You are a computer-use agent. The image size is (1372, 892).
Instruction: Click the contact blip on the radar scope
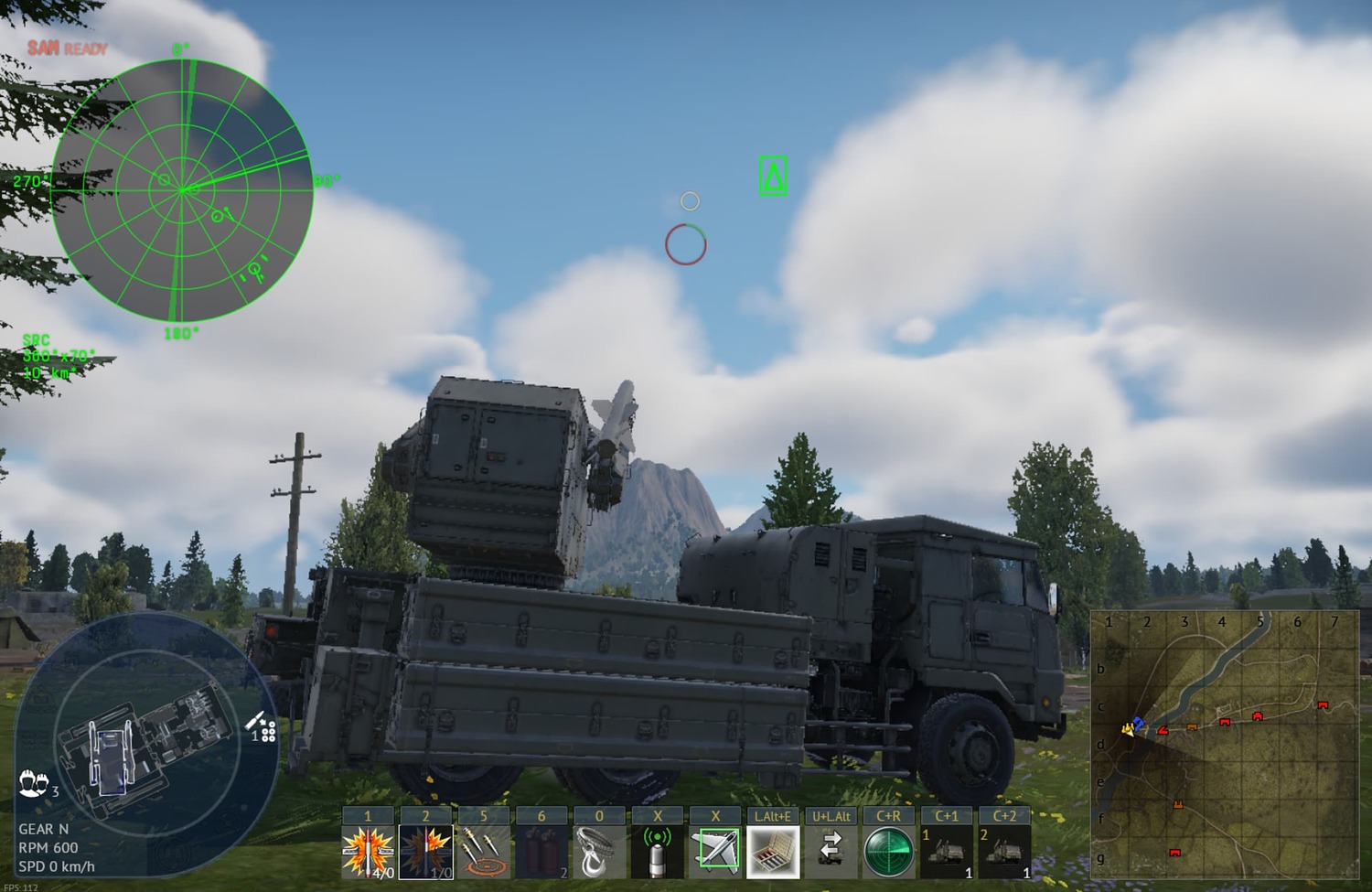pos(217,218)
